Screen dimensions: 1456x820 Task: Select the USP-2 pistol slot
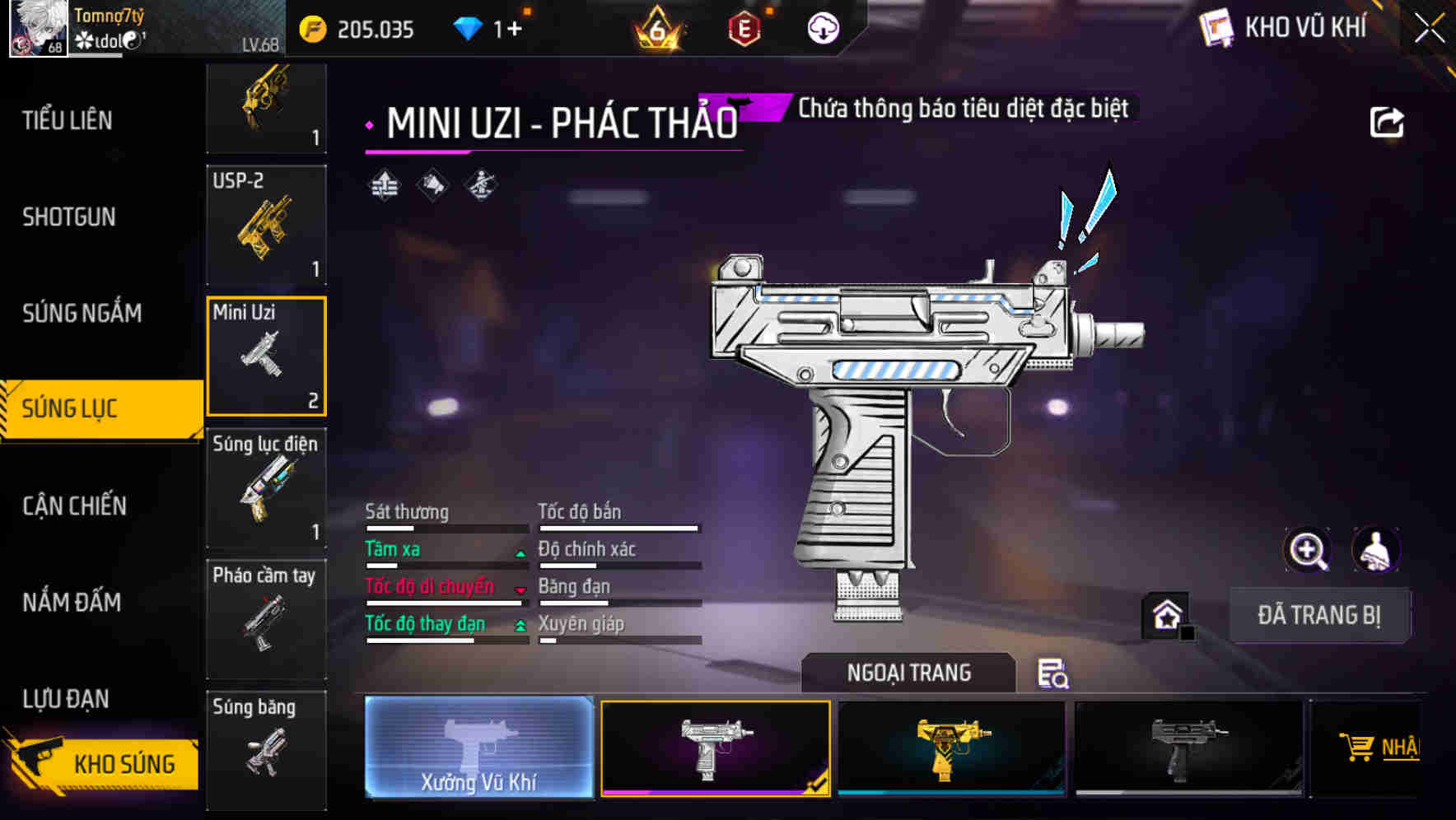[266, 225]
